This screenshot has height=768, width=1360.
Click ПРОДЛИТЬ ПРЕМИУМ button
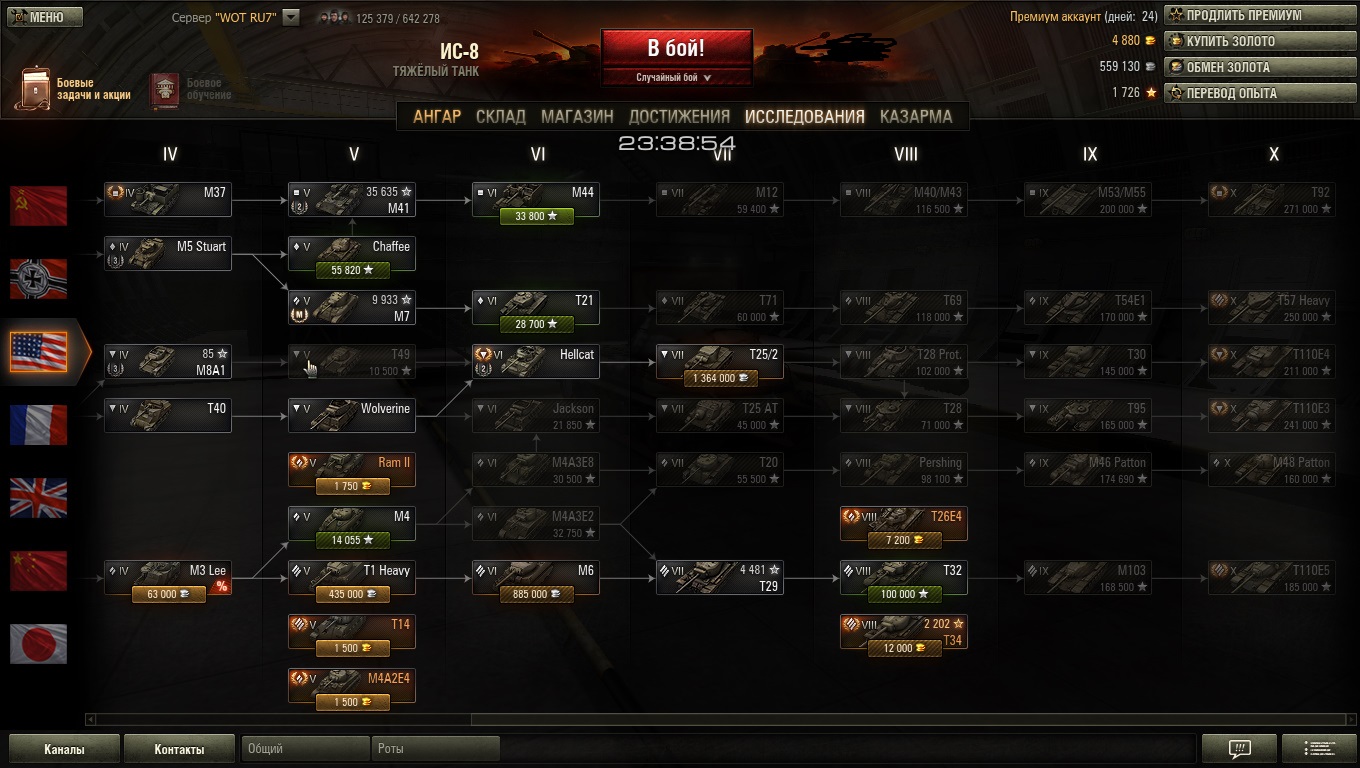click(1249, 15)
